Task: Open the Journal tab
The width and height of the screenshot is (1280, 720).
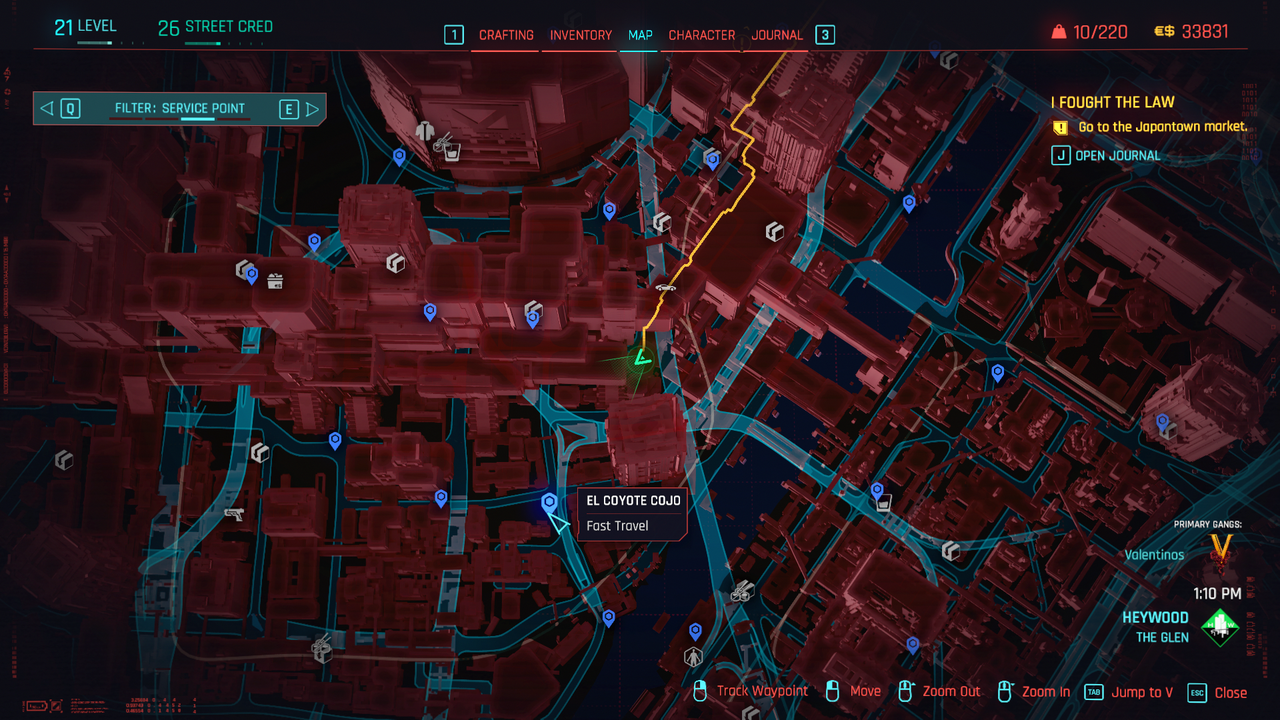Action: [x=777, y=35]
